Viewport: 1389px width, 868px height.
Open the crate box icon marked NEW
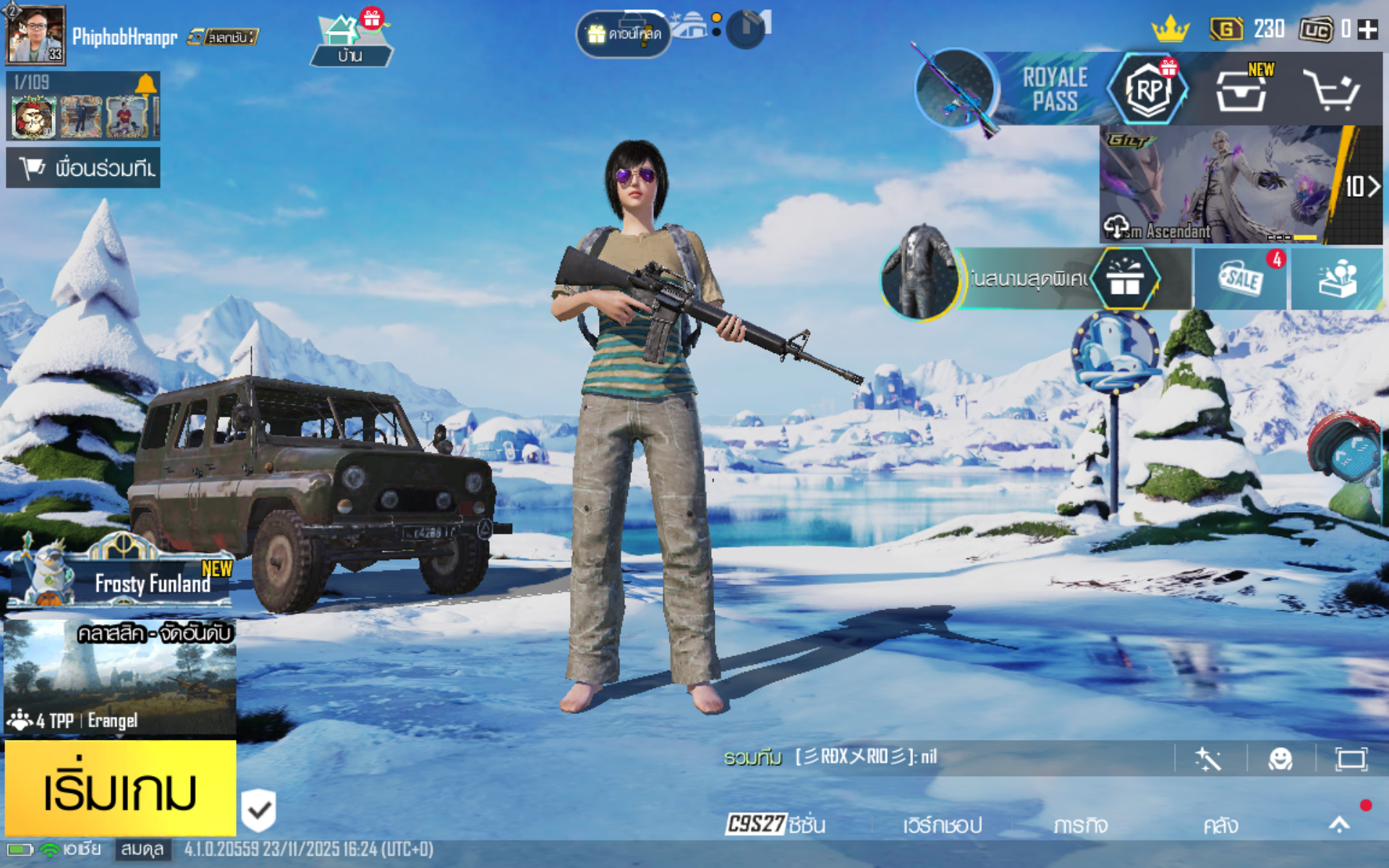pyautogui.click(x=1241, y=90)
